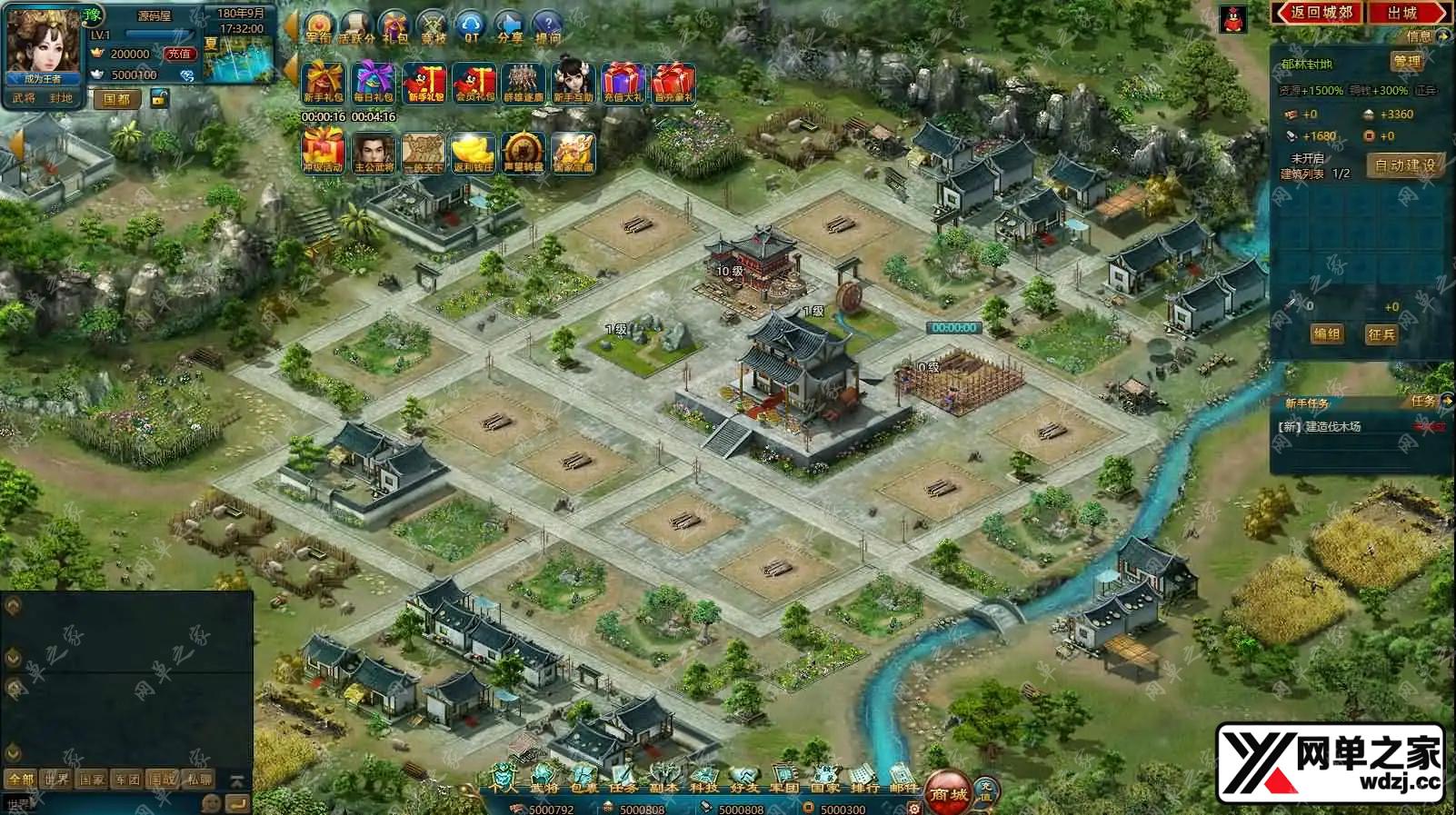This screenshot has height=815, width=1456.
Task: Activate 自动建设 auto-build
Action: click(x=1404, y=165)
